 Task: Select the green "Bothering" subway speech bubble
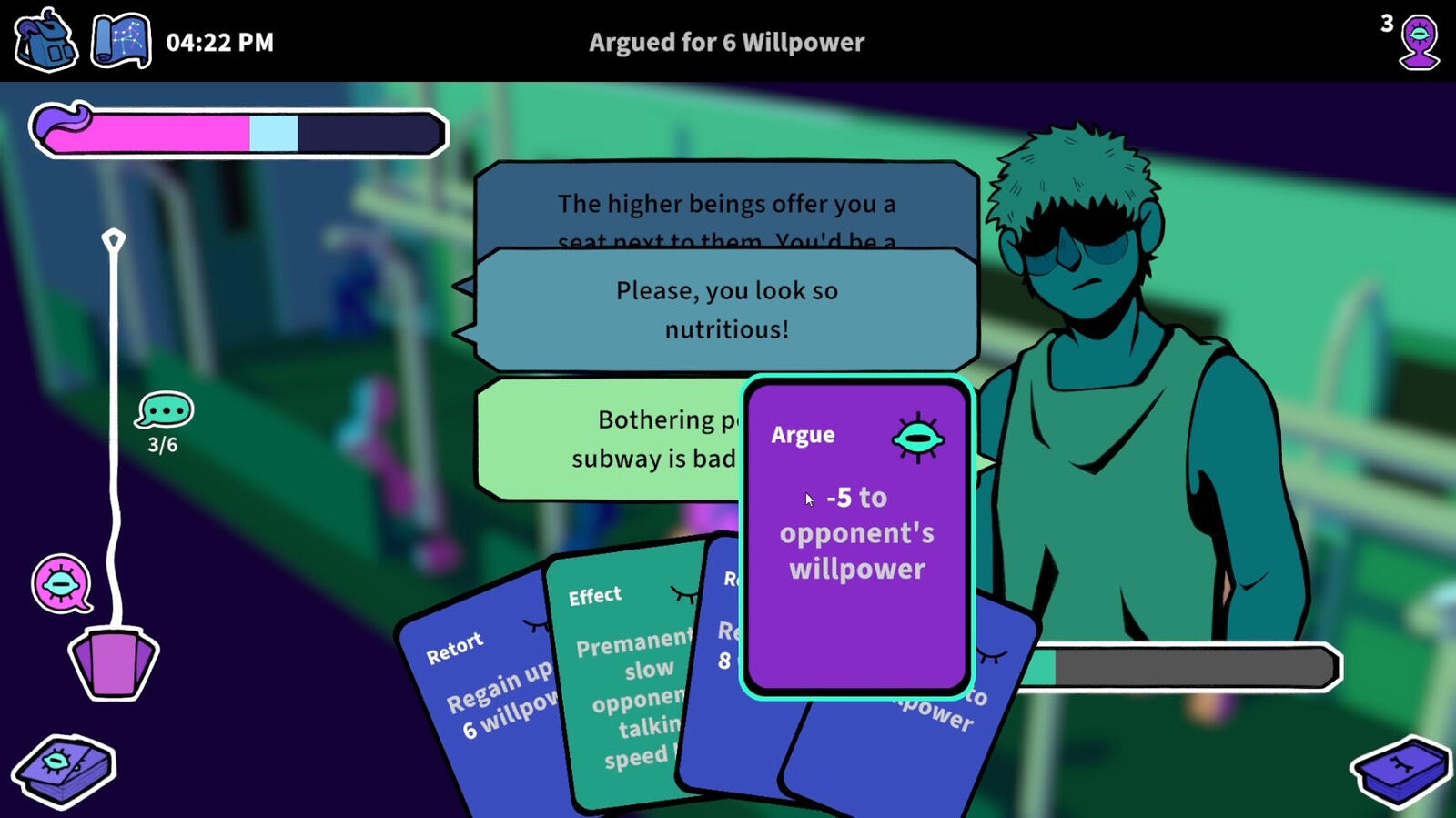[610, 439]
